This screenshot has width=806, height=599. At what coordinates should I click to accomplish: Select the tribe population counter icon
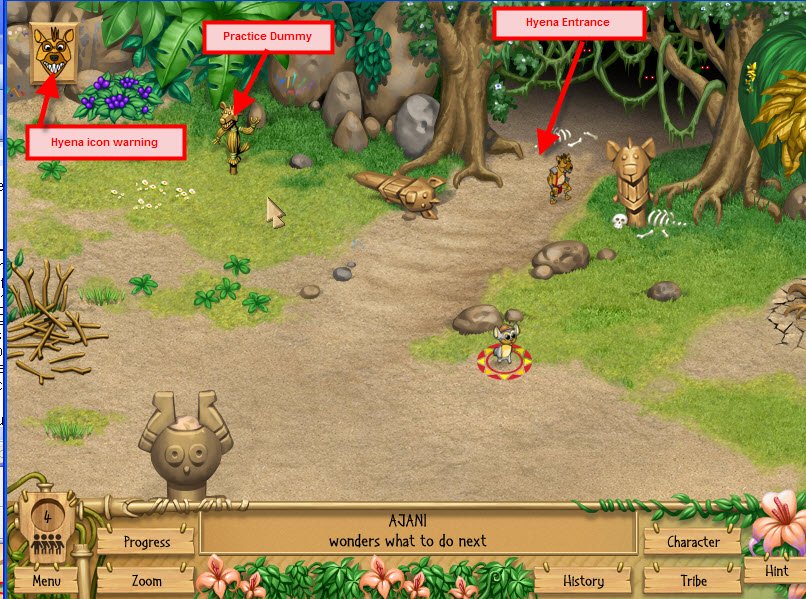coord(46,530)
